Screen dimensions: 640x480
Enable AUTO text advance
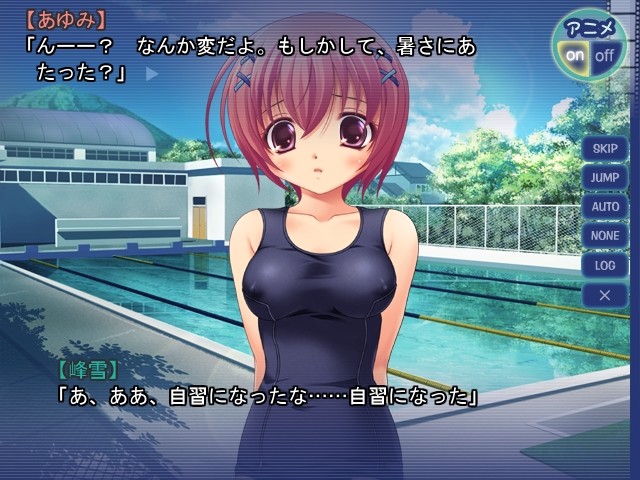click(605, 207)
